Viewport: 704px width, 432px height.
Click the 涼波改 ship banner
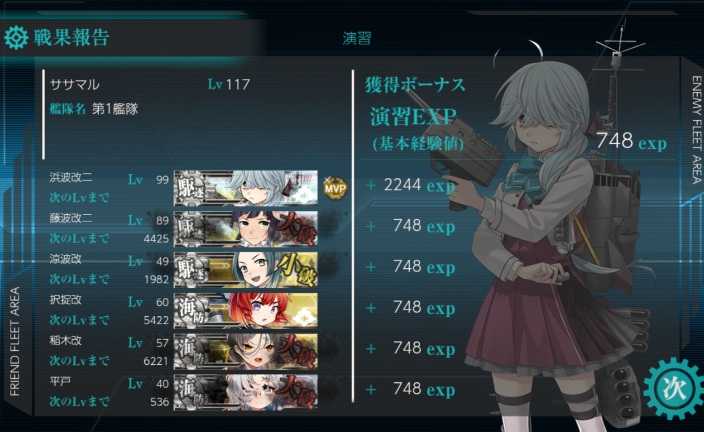pyautogui.click(x=246, y=267)
